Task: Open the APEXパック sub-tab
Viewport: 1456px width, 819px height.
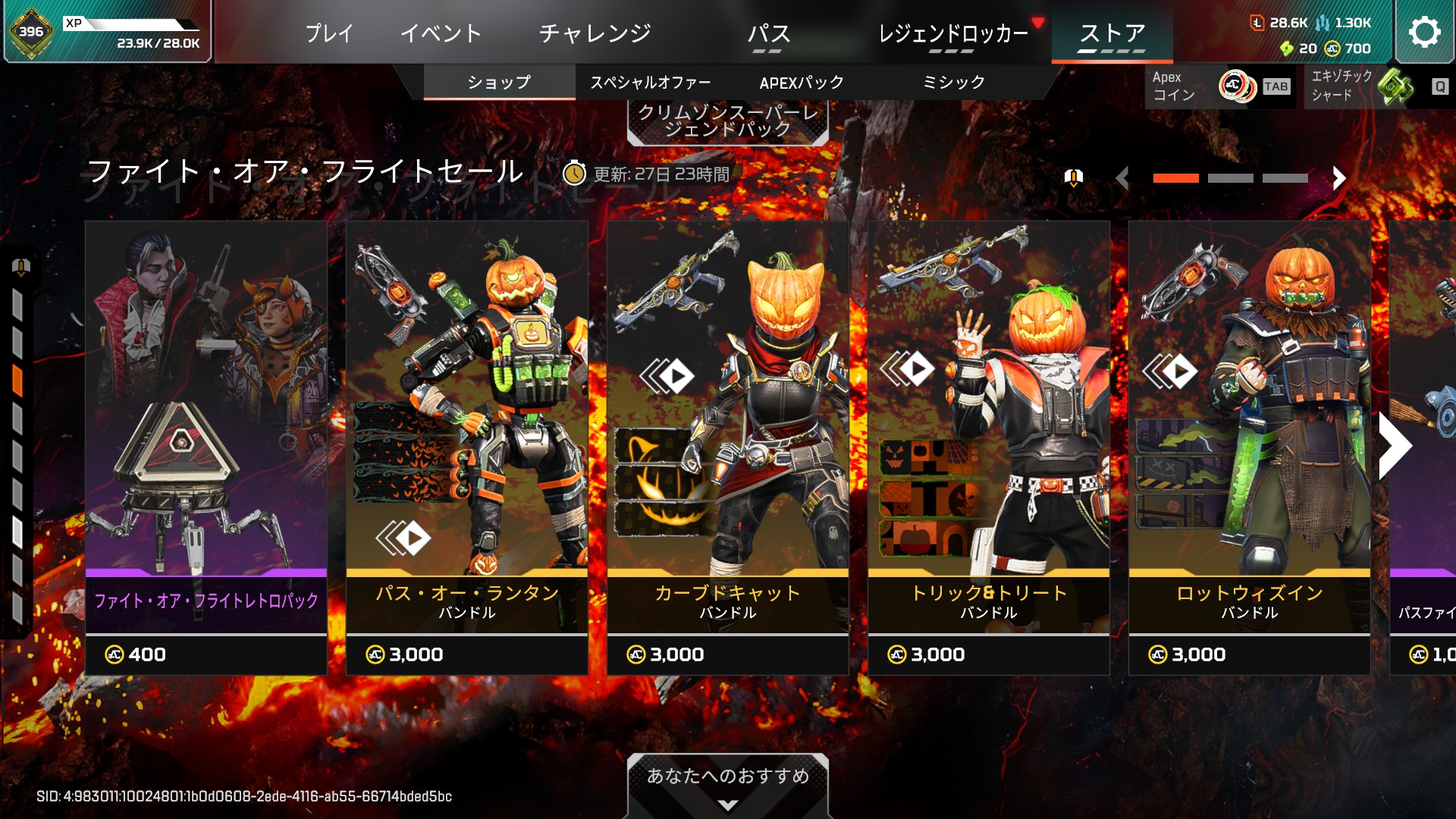Action: (x=802, y=82)
